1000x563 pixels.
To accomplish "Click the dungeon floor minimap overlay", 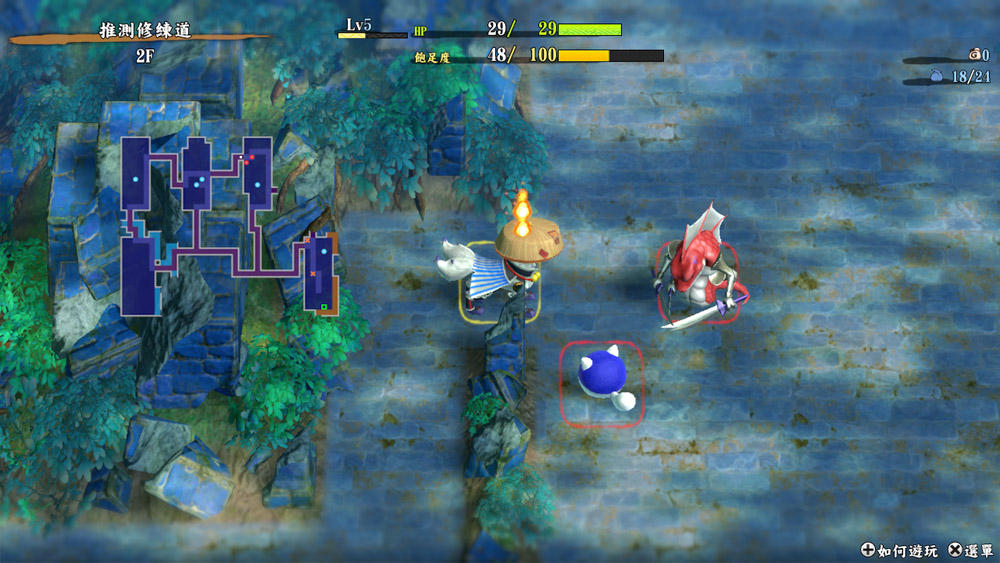I will (x=230, y=225).
